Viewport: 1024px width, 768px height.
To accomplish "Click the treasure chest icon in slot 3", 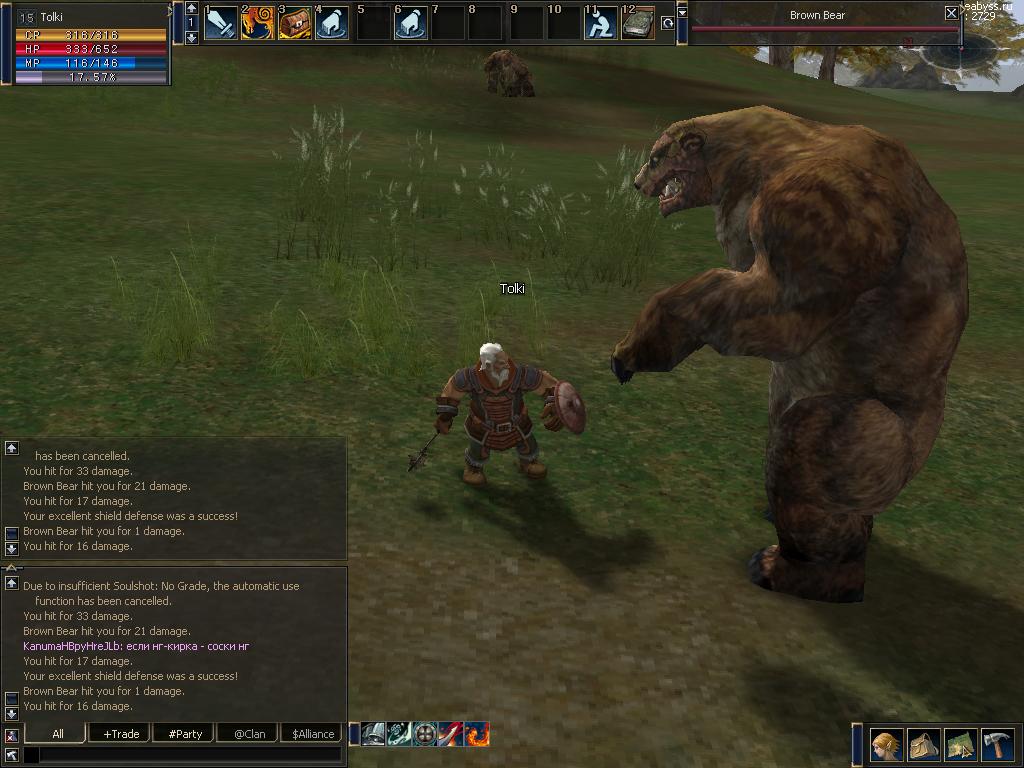I will [295, 23].
